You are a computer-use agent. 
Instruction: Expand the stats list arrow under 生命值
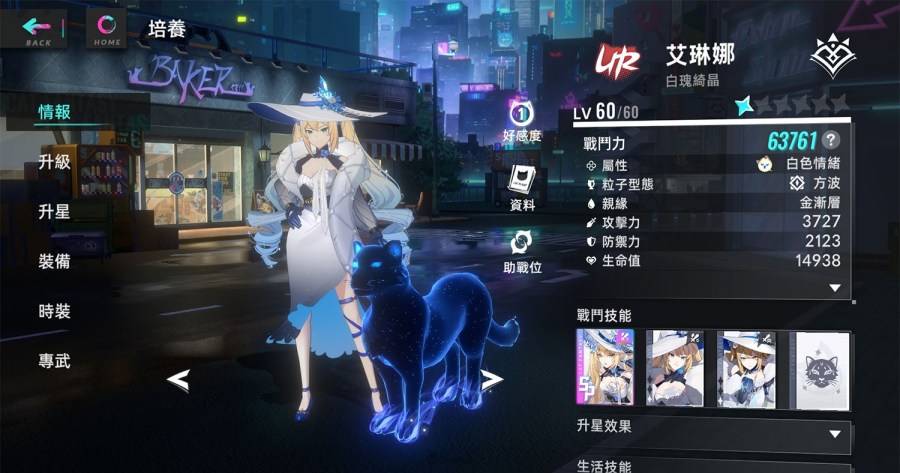coord(835,288)
